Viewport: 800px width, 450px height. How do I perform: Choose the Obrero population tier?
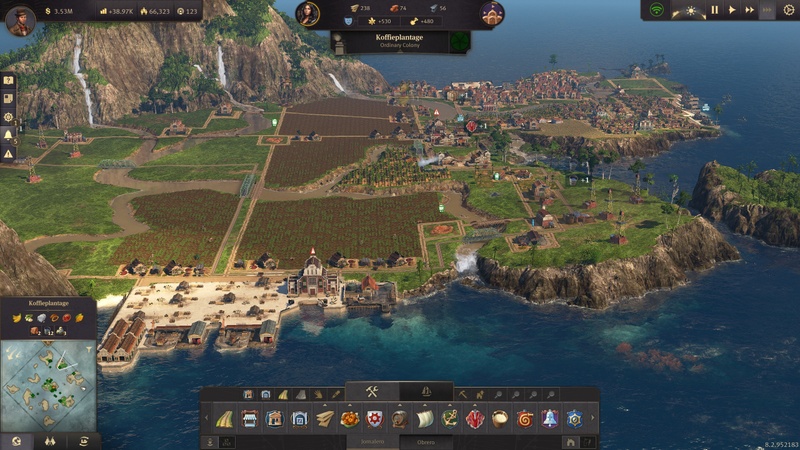coord(426,441)
